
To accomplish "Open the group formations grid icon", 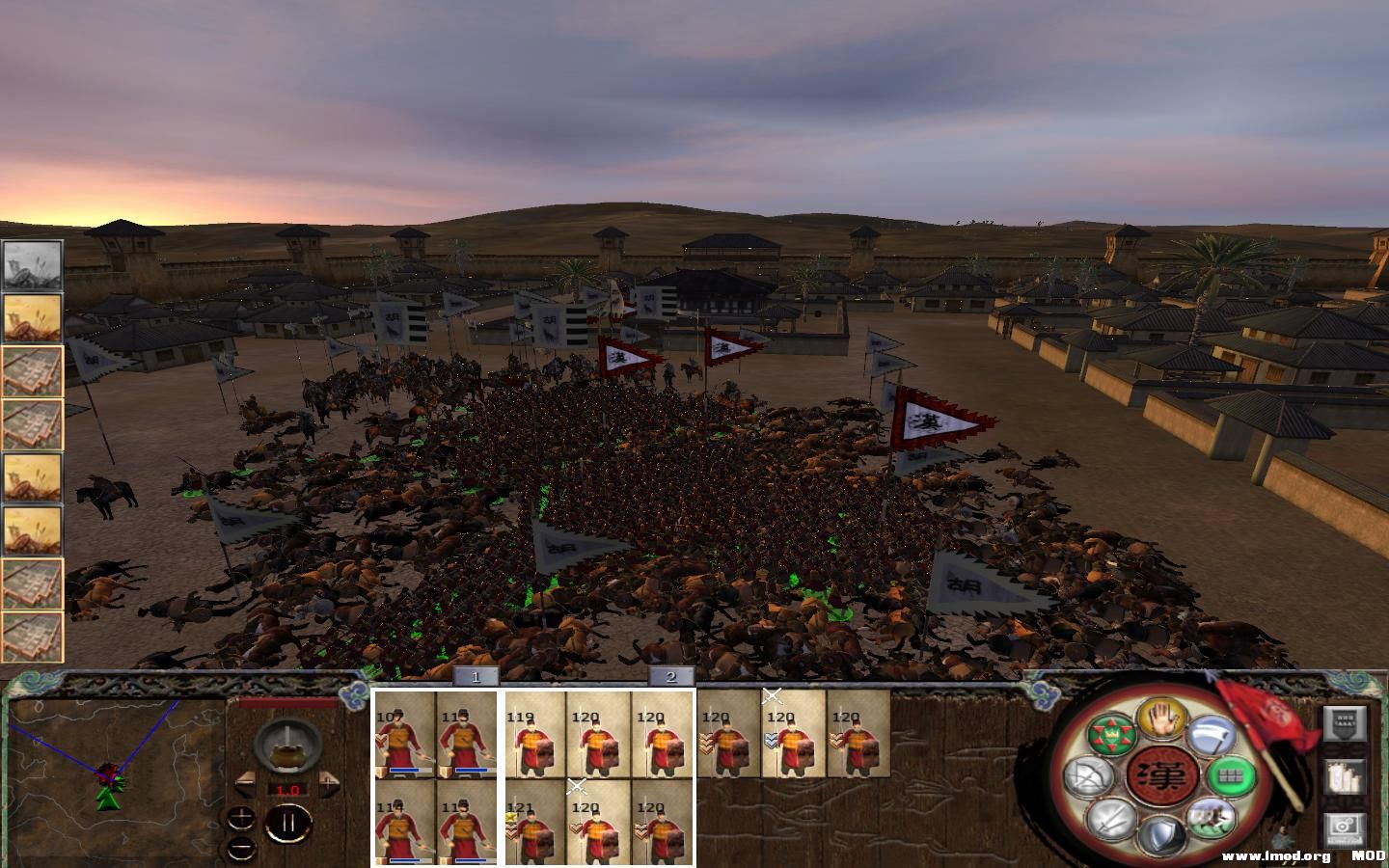I will [1232, 775].
